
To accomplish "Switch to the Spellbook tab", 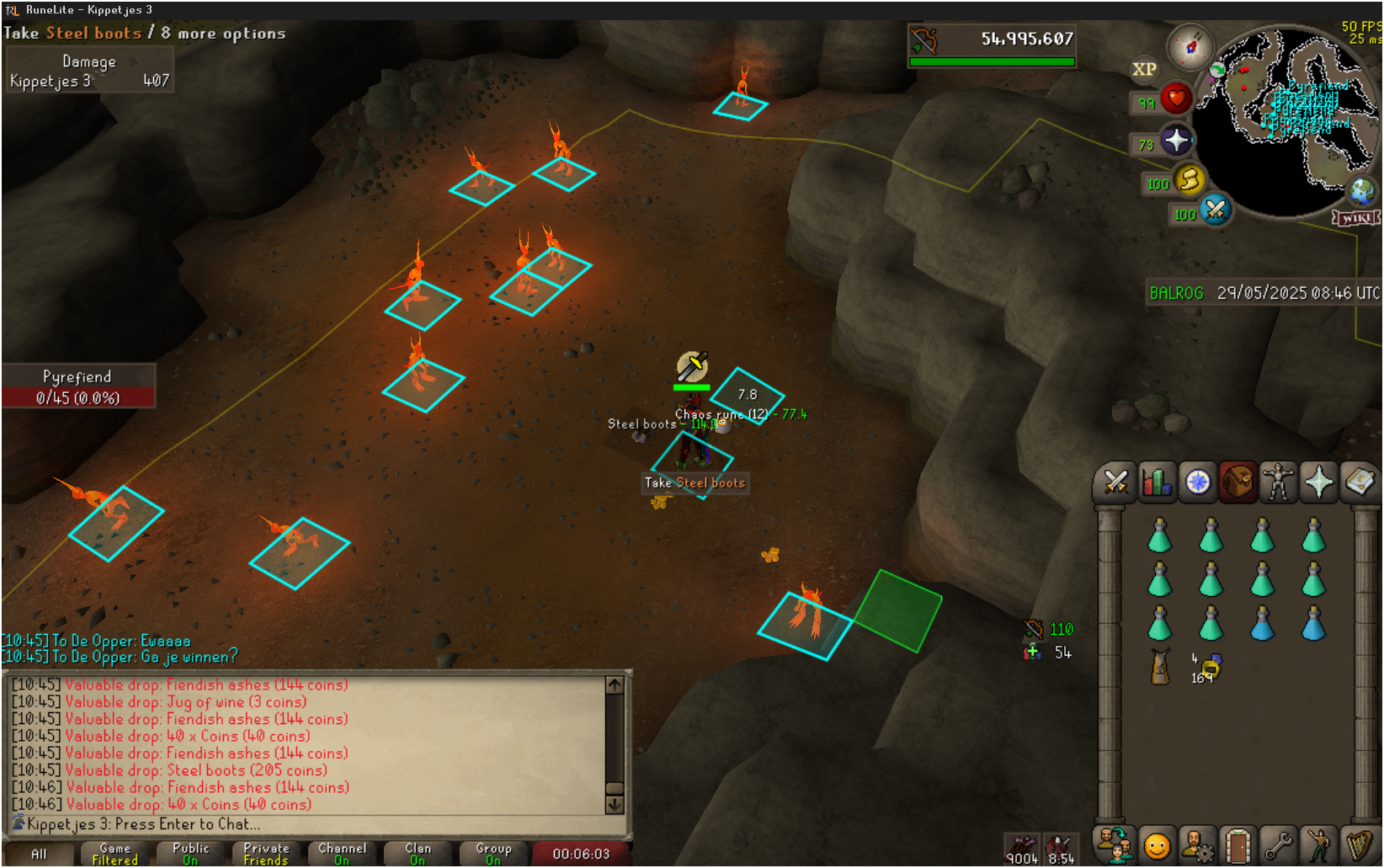I will point(1359,482).
